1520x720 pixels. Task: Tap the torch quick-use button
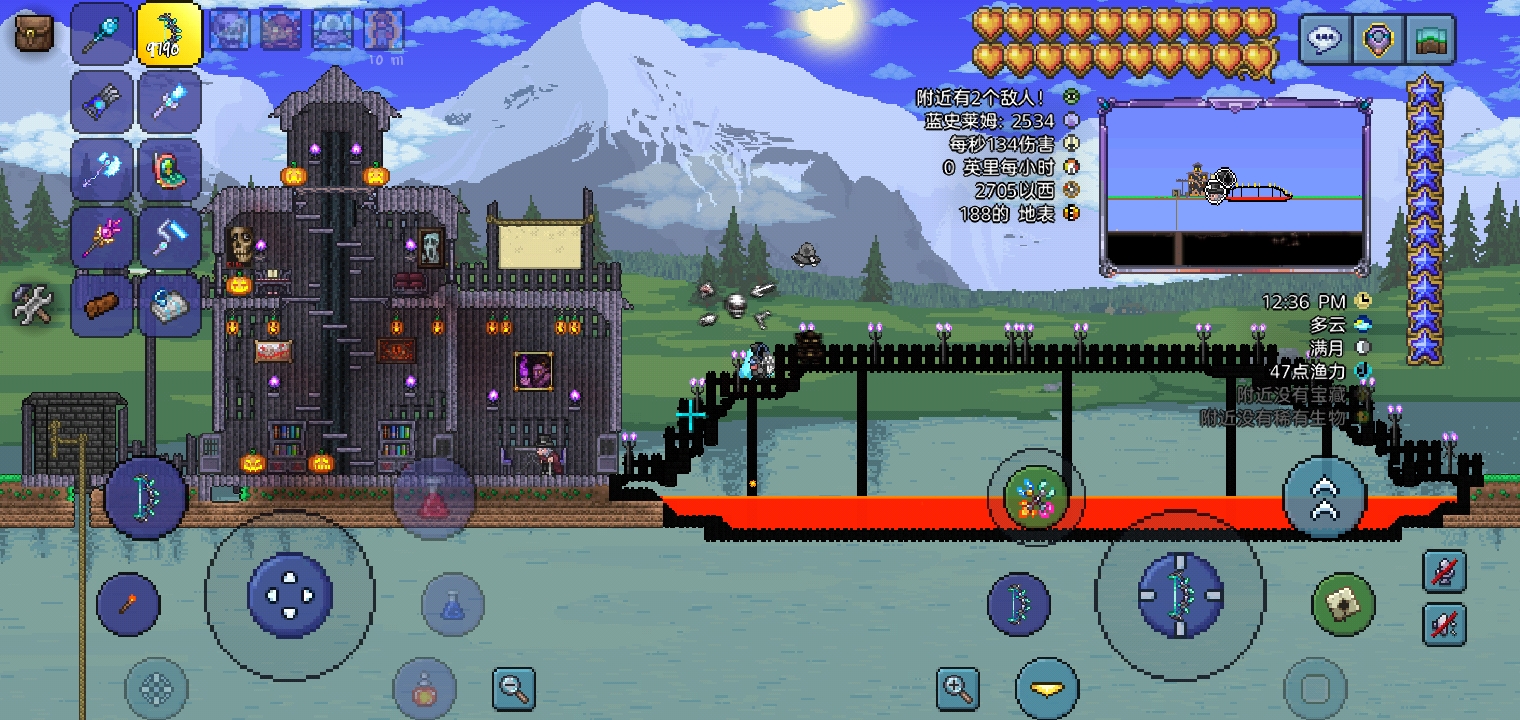pos(128,604)
